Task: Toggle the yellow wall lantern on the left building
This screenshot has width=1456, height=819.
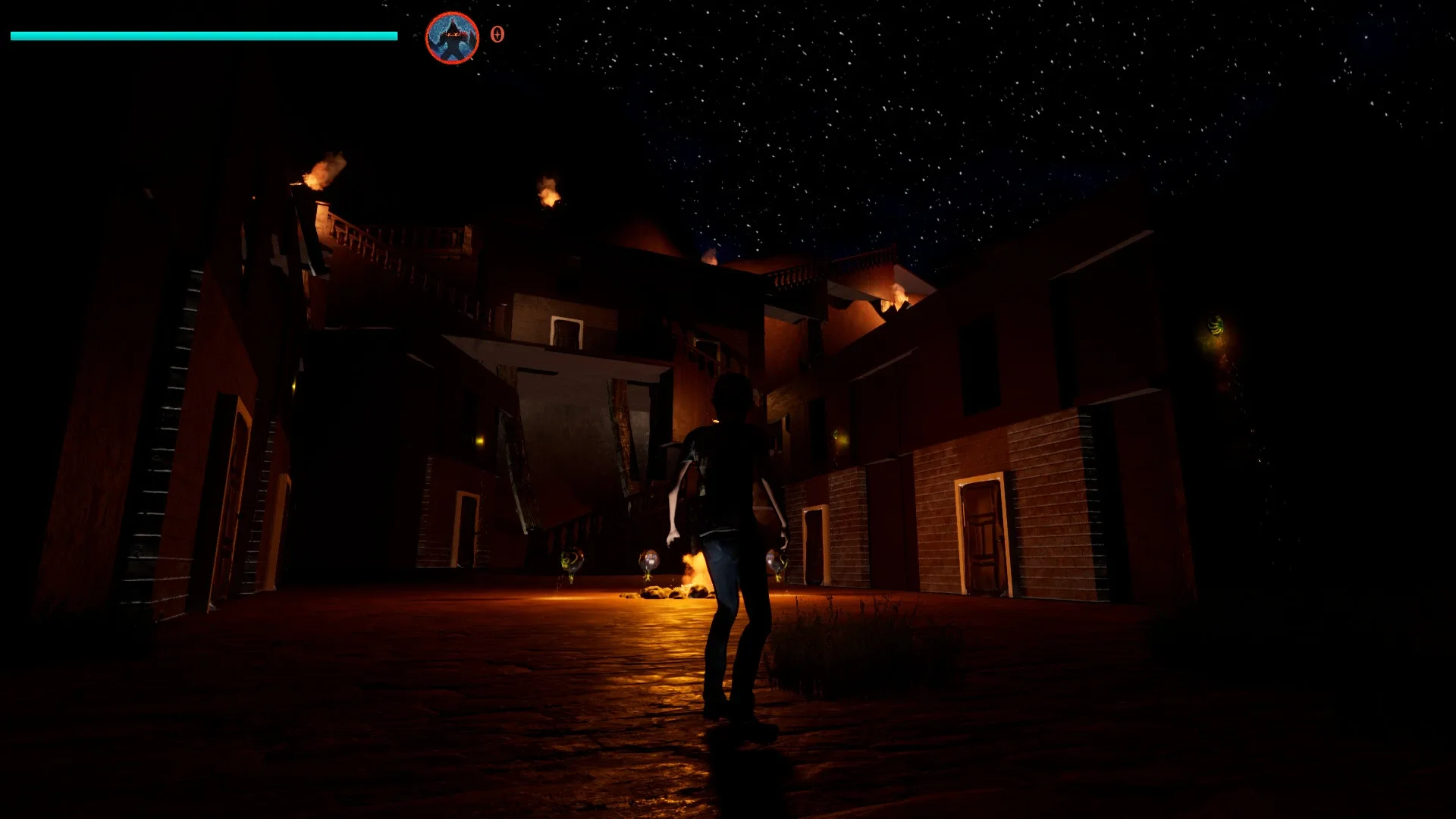Action: pos(480,441)
